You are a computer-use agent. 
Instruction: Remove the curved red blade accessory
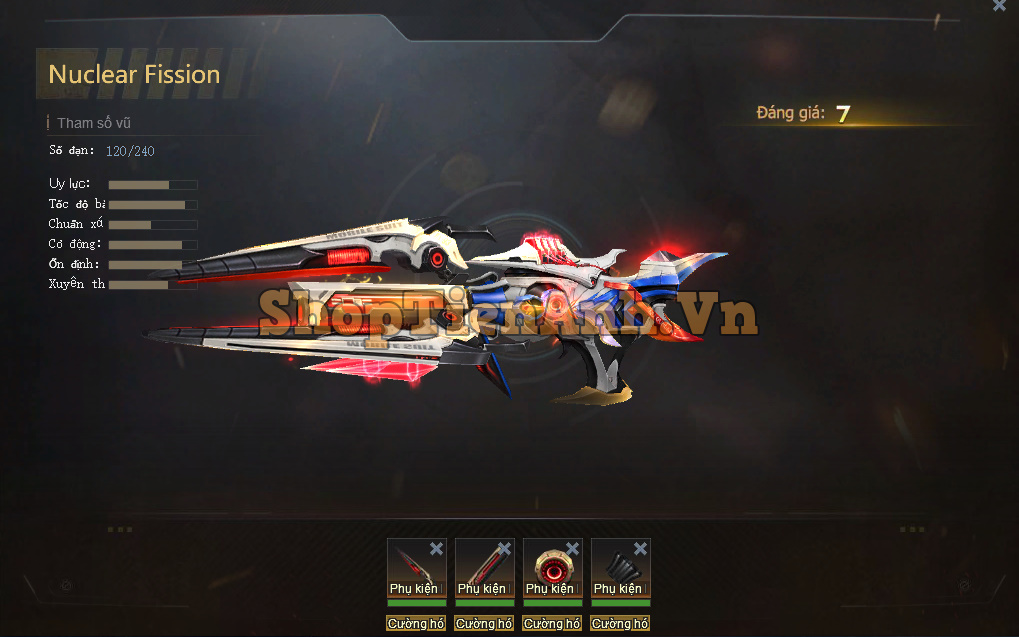point(436,548)
